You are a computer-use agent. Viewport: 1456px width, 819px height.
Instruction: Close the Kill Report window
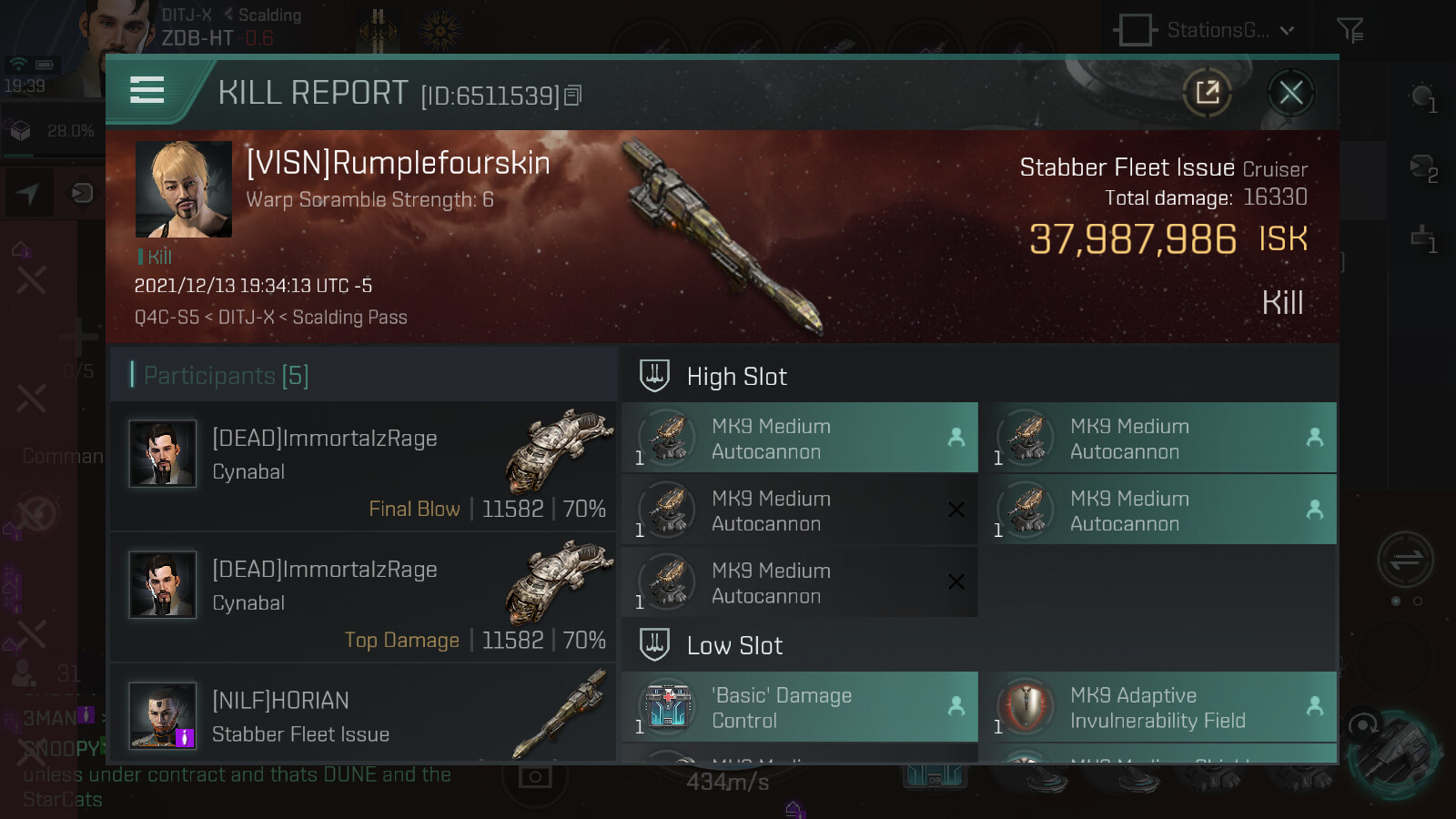1290,93
